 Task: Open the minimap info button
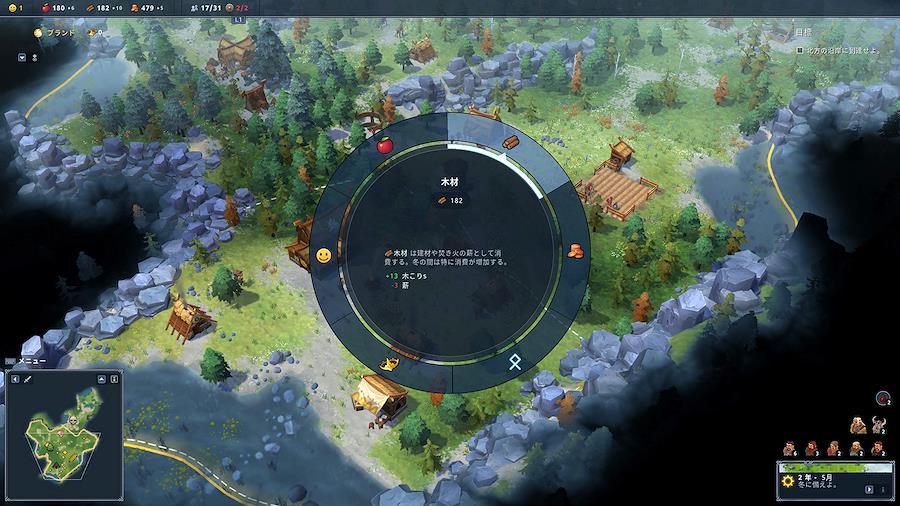pos(114,379)
